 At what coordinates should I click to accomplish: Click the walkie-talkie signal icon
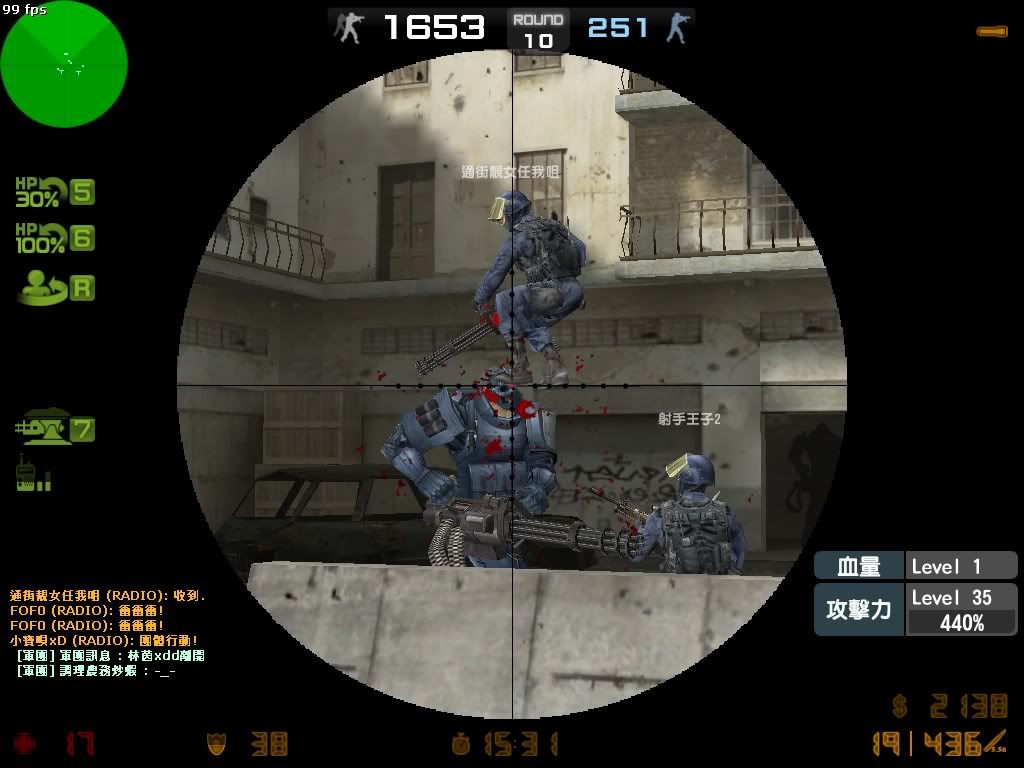pos(33,473)
